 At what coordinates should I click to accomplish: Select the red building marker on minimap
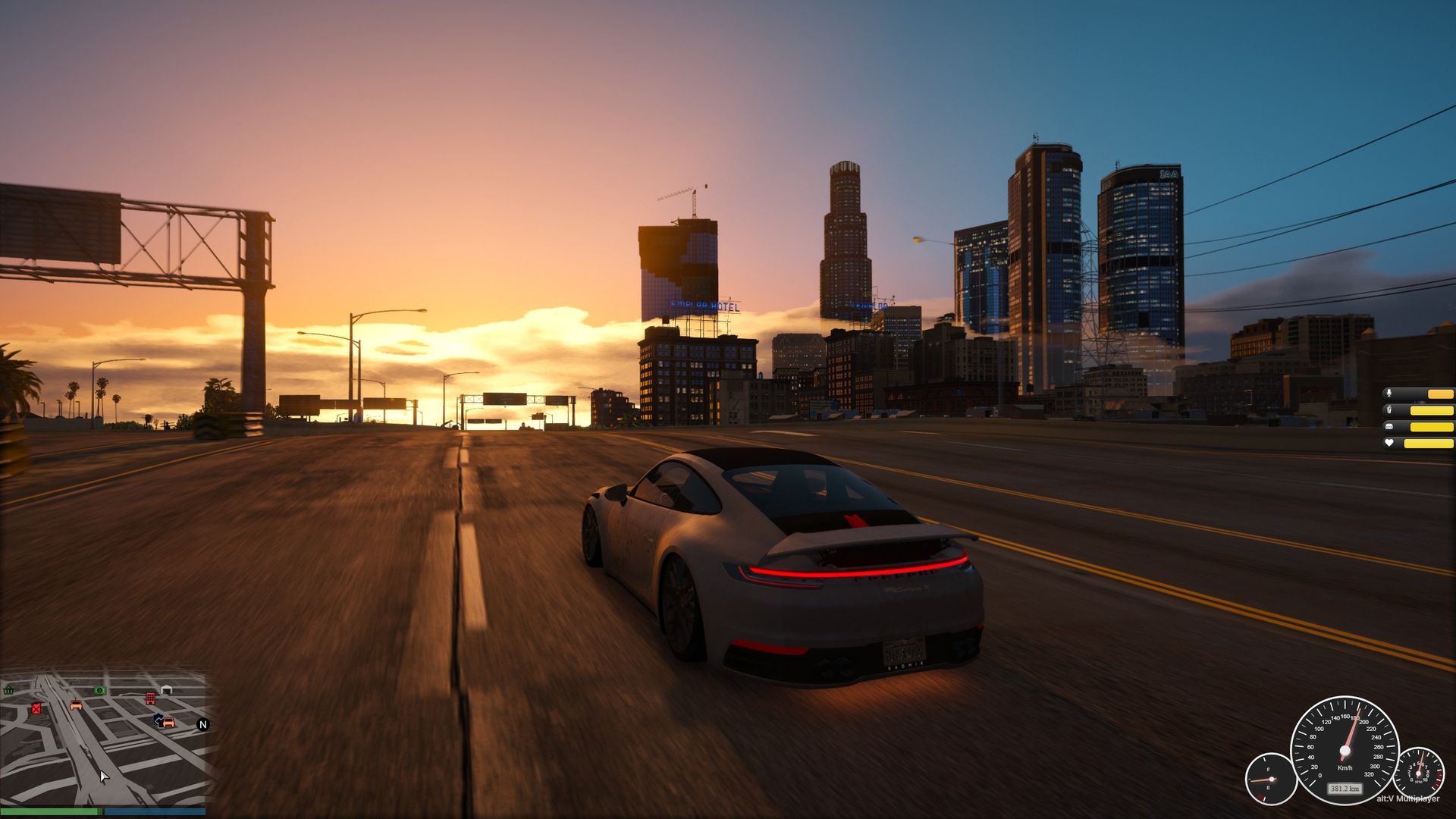tap(150, 698)
